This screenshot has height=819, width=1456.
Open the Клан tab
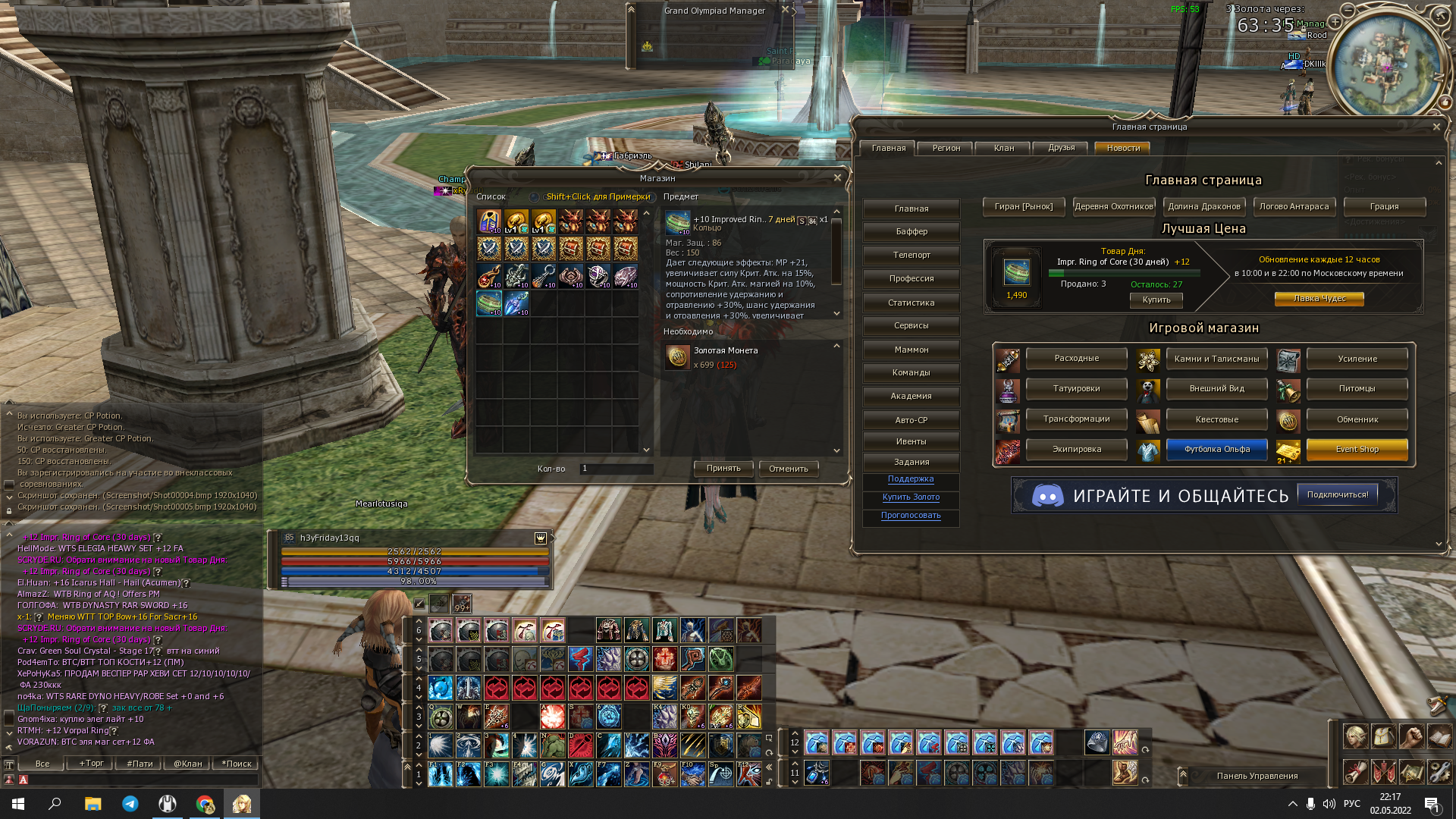pos(1003,148)
